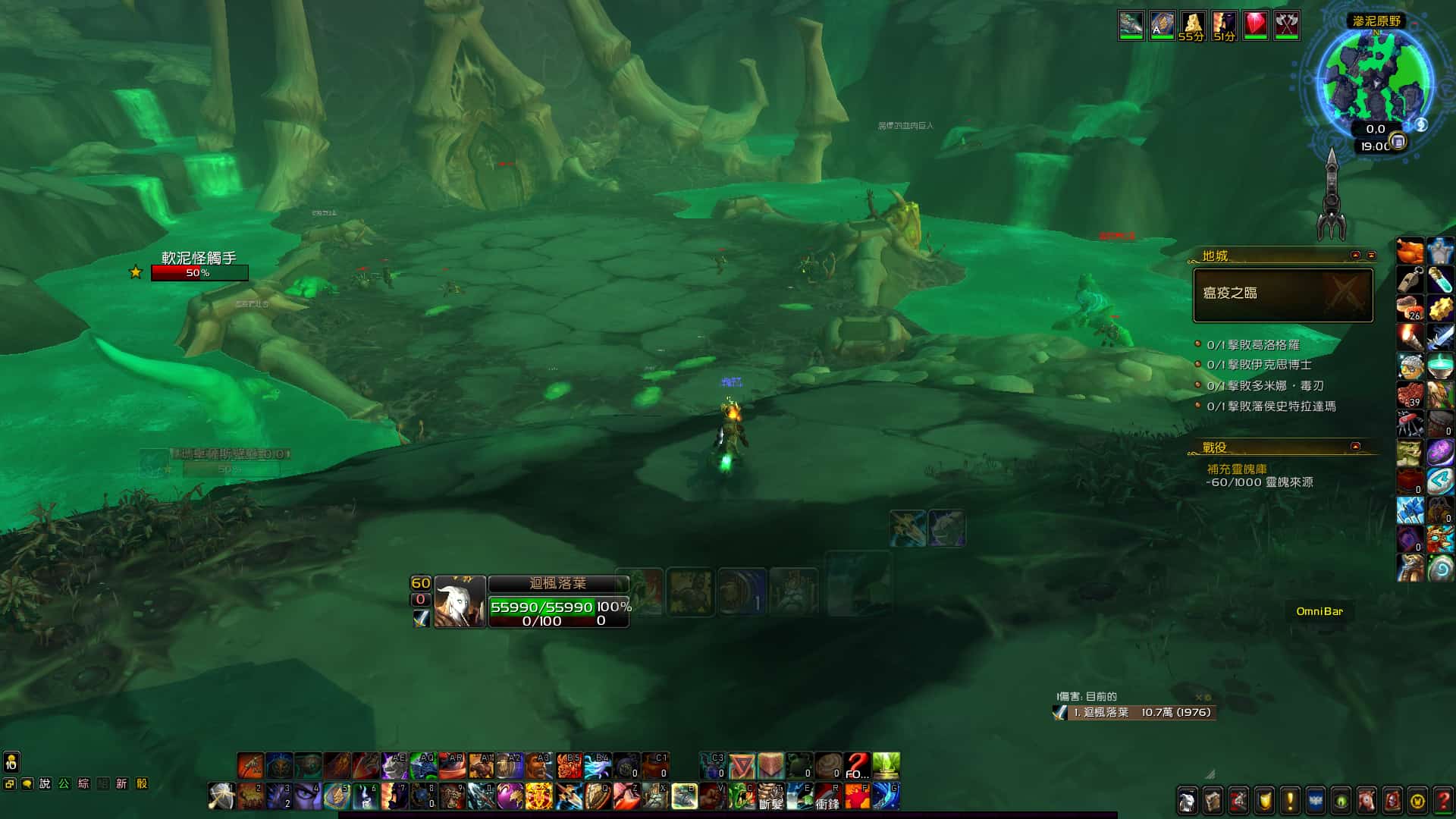Select the player portrait of 迴楓落葉
The height and width of the screenshot is (819, 1456).
point(460,602)
